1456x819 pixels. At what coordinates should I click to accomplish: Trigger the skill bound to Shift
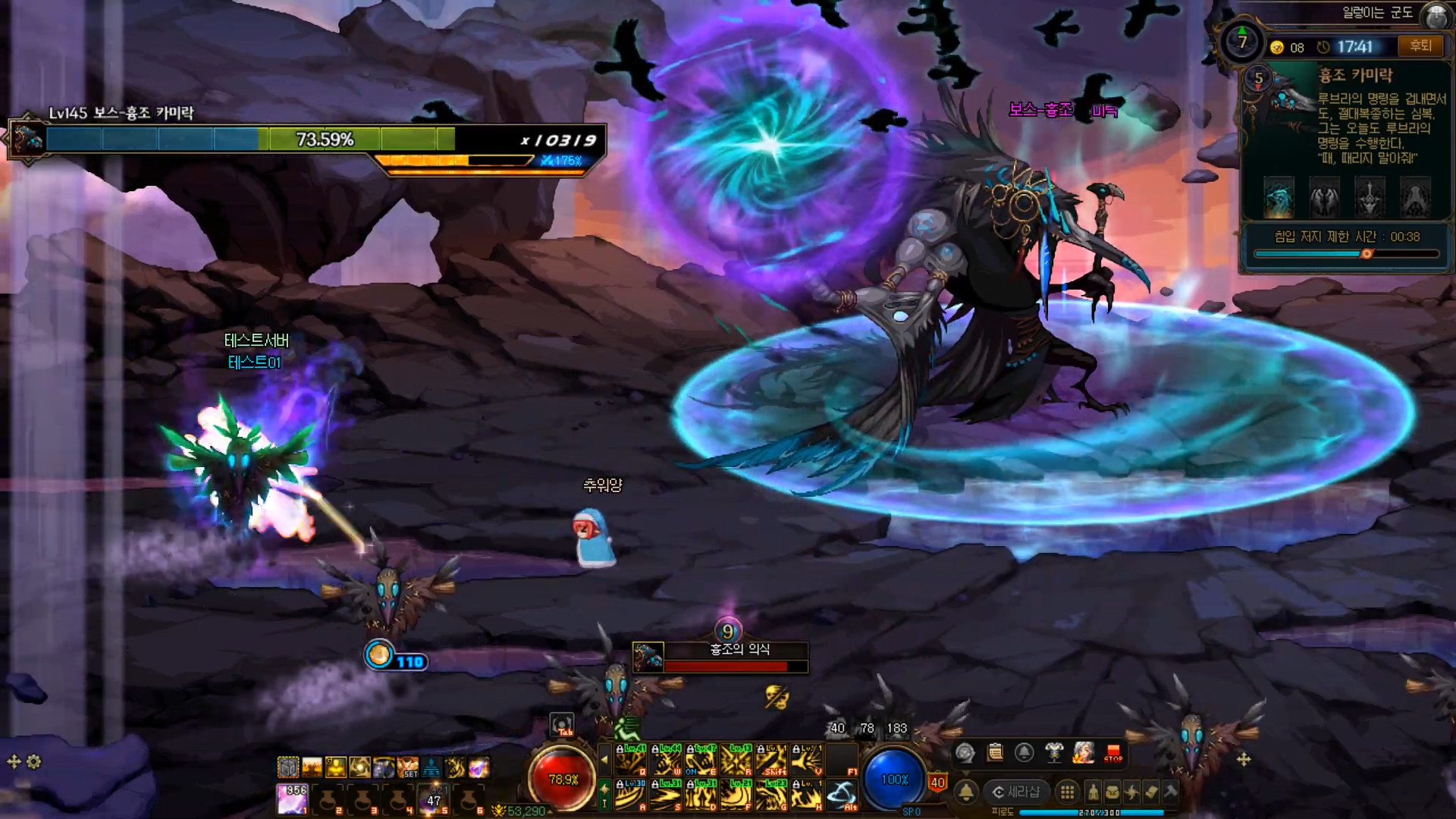tap(772, 758)
